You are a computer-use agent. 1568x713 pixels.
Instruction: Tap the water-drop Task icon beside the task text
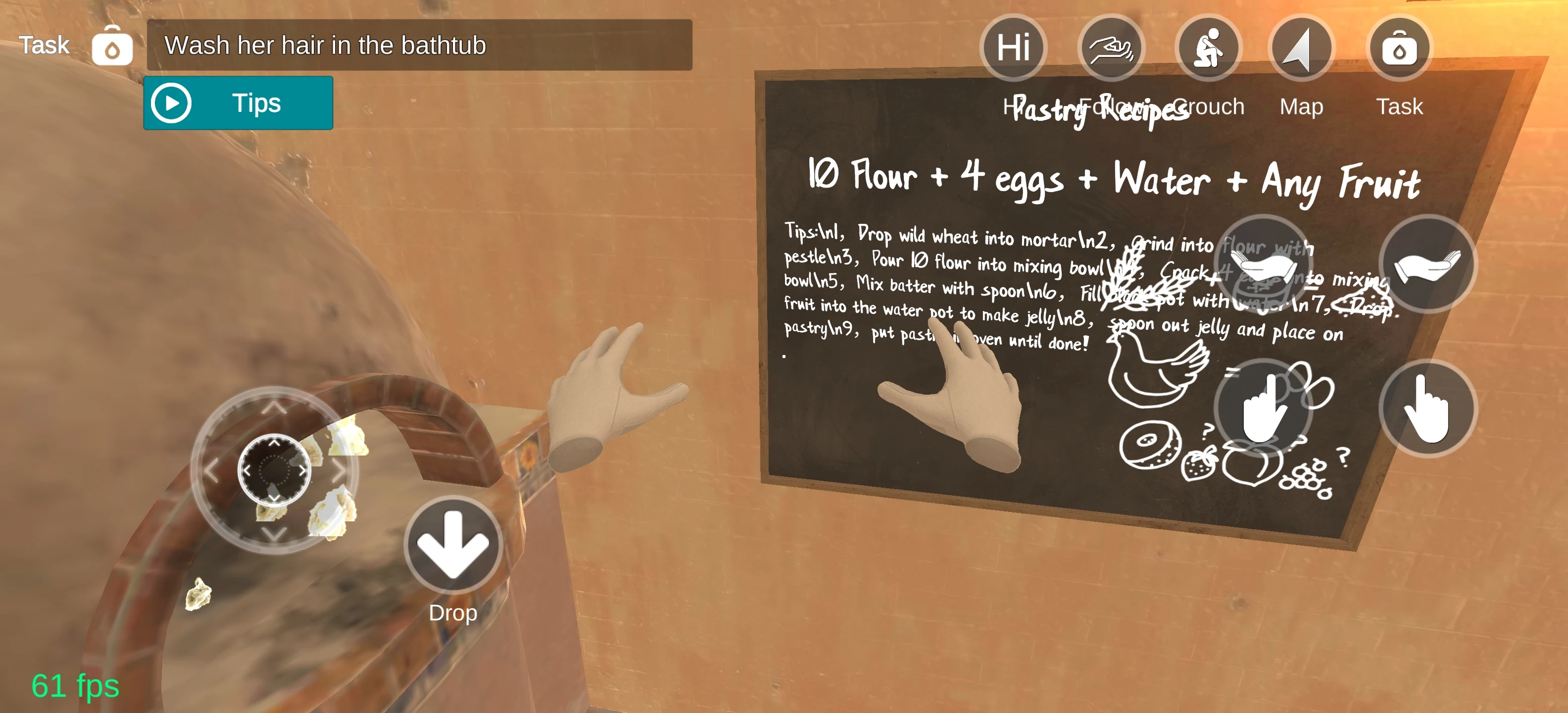[113, 46]
